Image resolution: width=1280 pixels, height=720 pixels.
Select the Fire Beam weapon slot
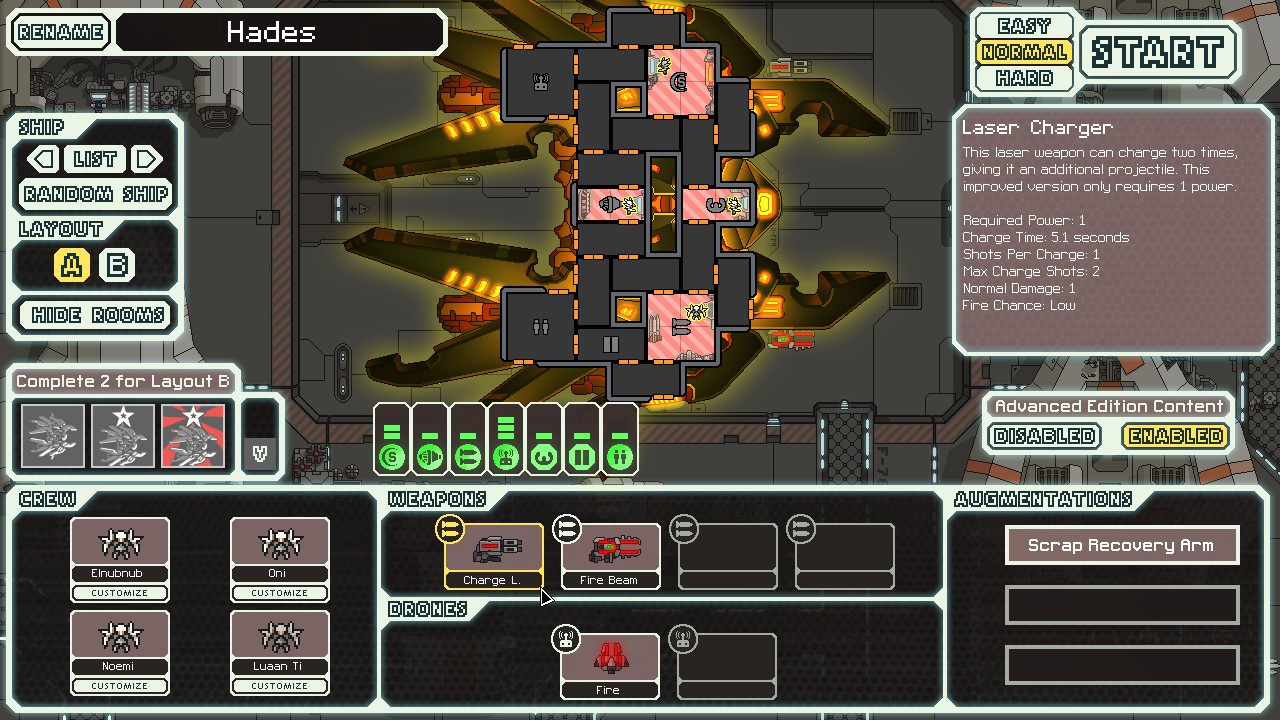tap(610, 556)
